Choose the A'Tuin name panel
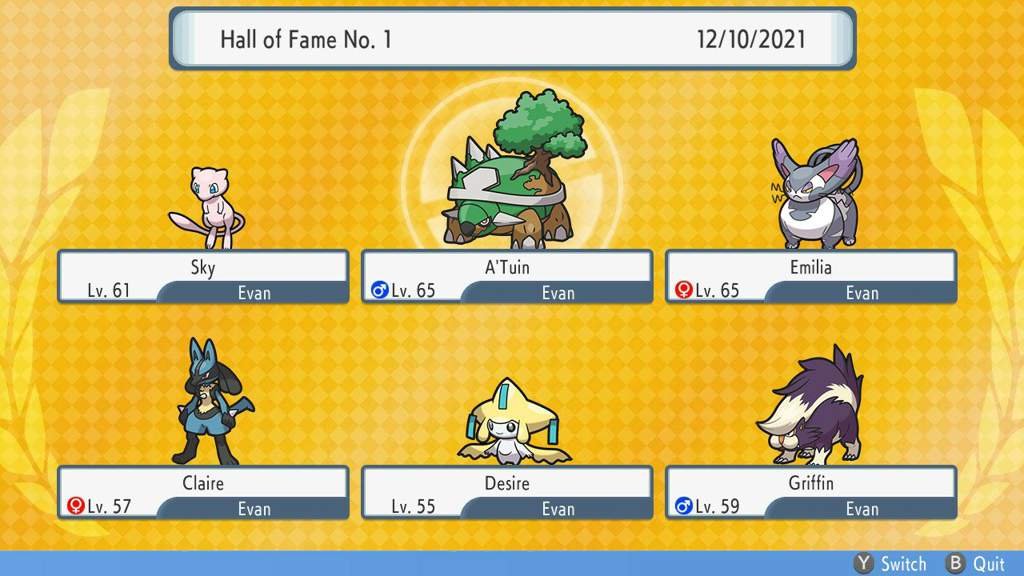This screenshot has width=1024, height=576. coord(507,277)
